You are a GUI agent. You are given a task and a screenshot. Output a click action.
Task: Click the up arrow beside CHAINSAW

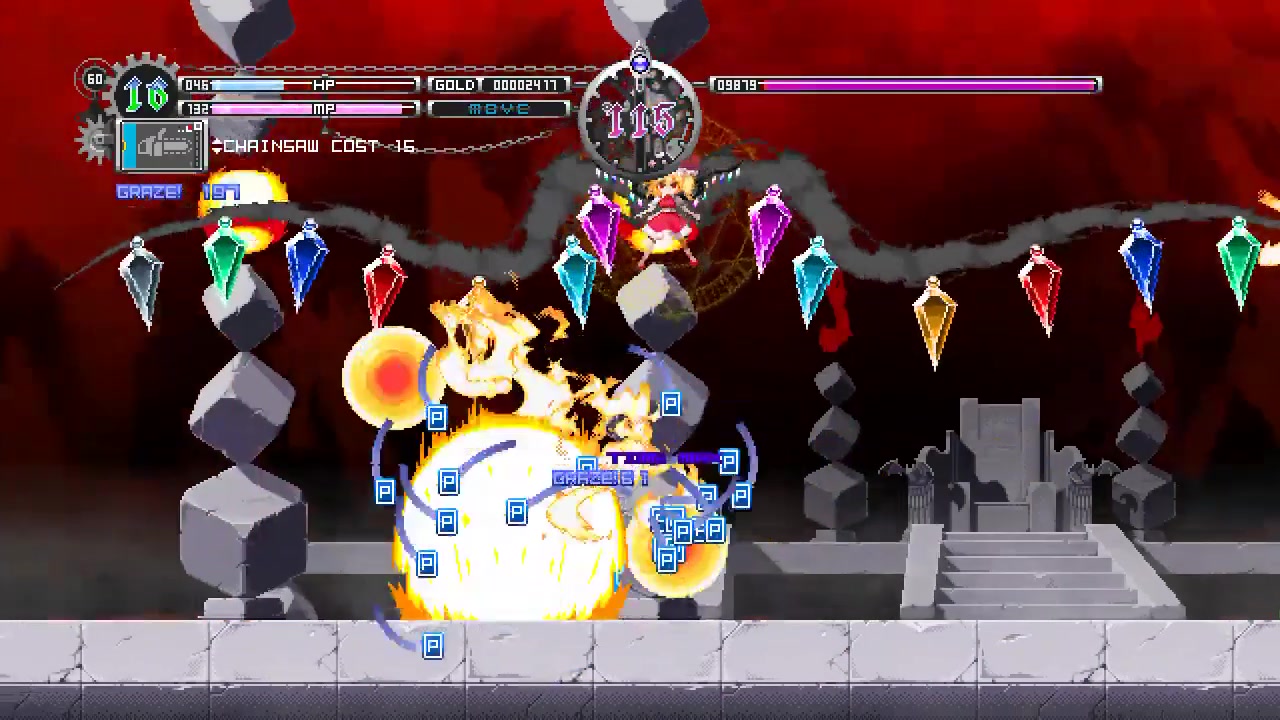(217, 141)
